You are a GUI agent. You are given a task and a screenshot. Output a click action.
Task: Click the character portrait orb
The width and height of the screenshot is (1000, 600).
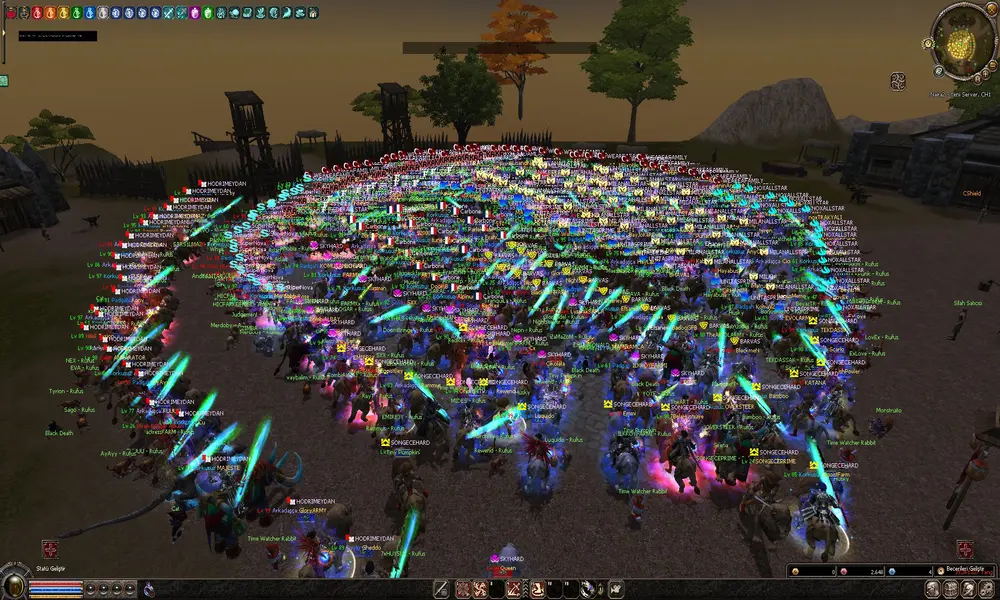[x=13, y=586]
